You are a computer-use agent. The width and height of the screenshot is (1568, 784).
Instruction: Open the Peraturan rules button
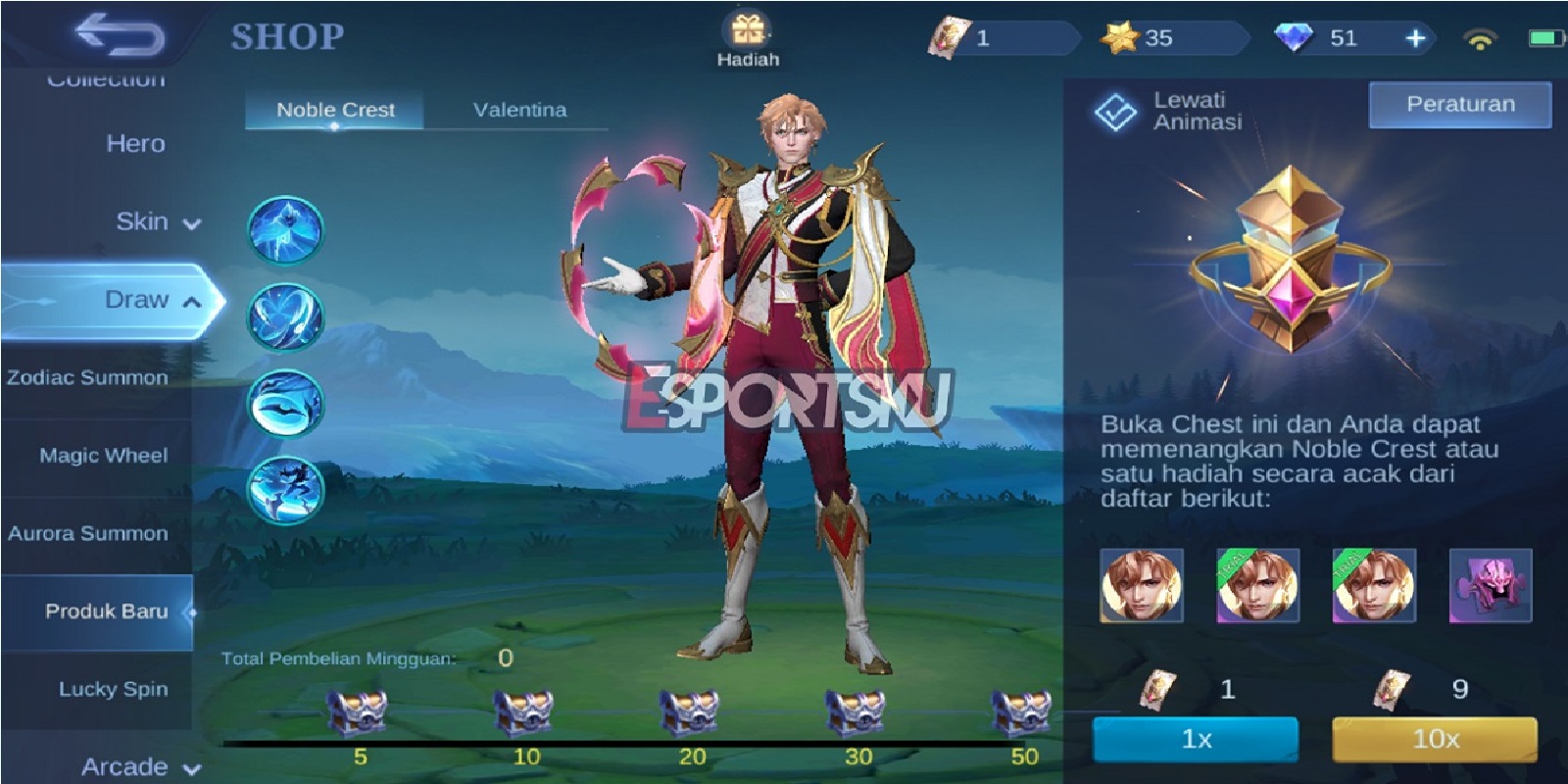[x=1458, y=104]
